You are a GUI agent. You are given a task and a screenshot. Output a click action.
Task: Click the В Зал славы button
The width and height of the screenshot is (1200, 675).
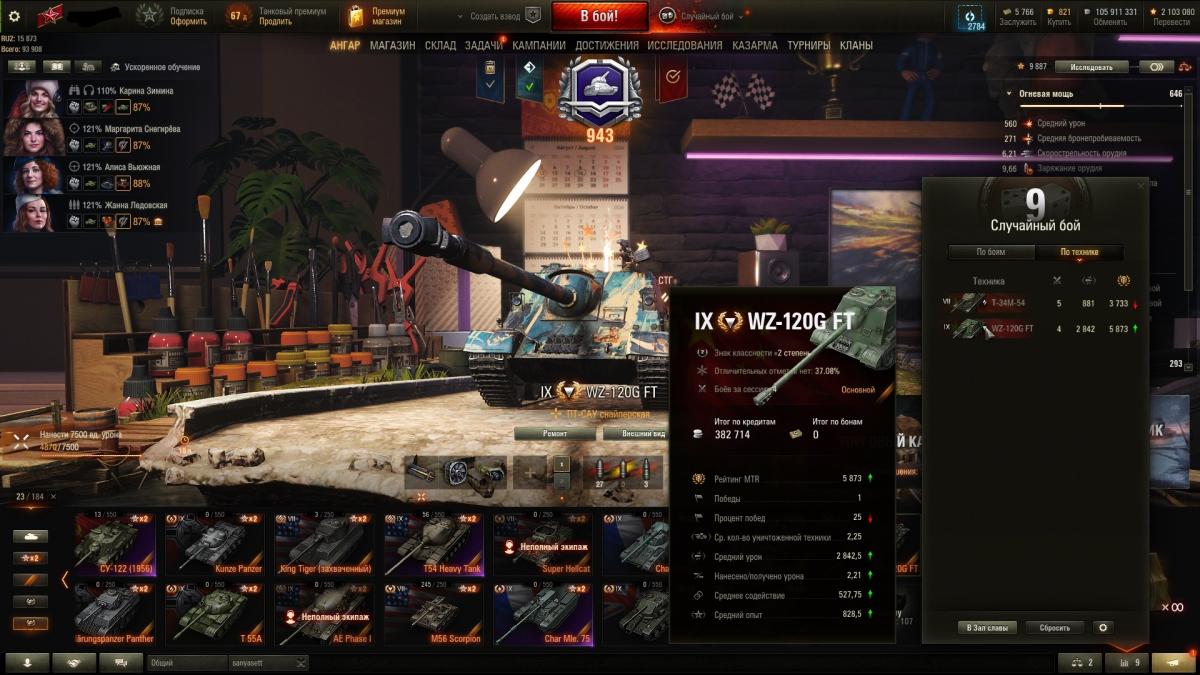[x=987, y=628]
